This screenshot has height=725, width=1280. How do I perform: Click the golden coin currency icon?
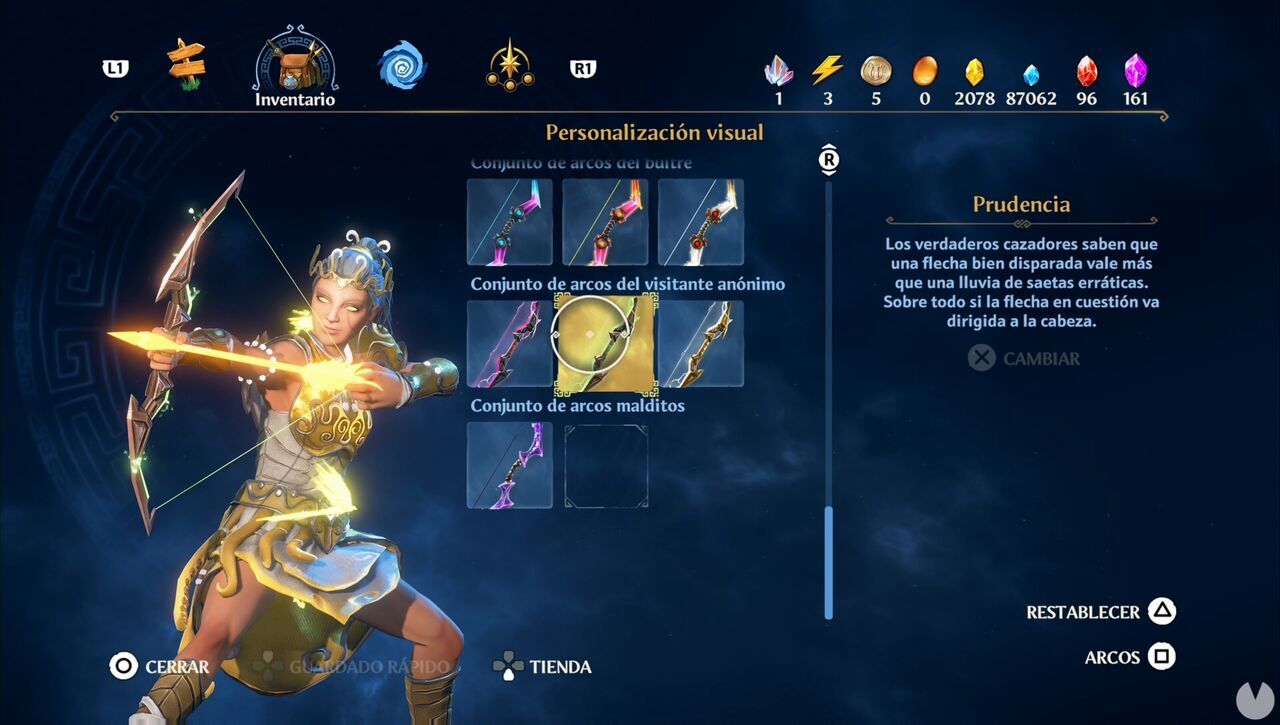(876, 70)
